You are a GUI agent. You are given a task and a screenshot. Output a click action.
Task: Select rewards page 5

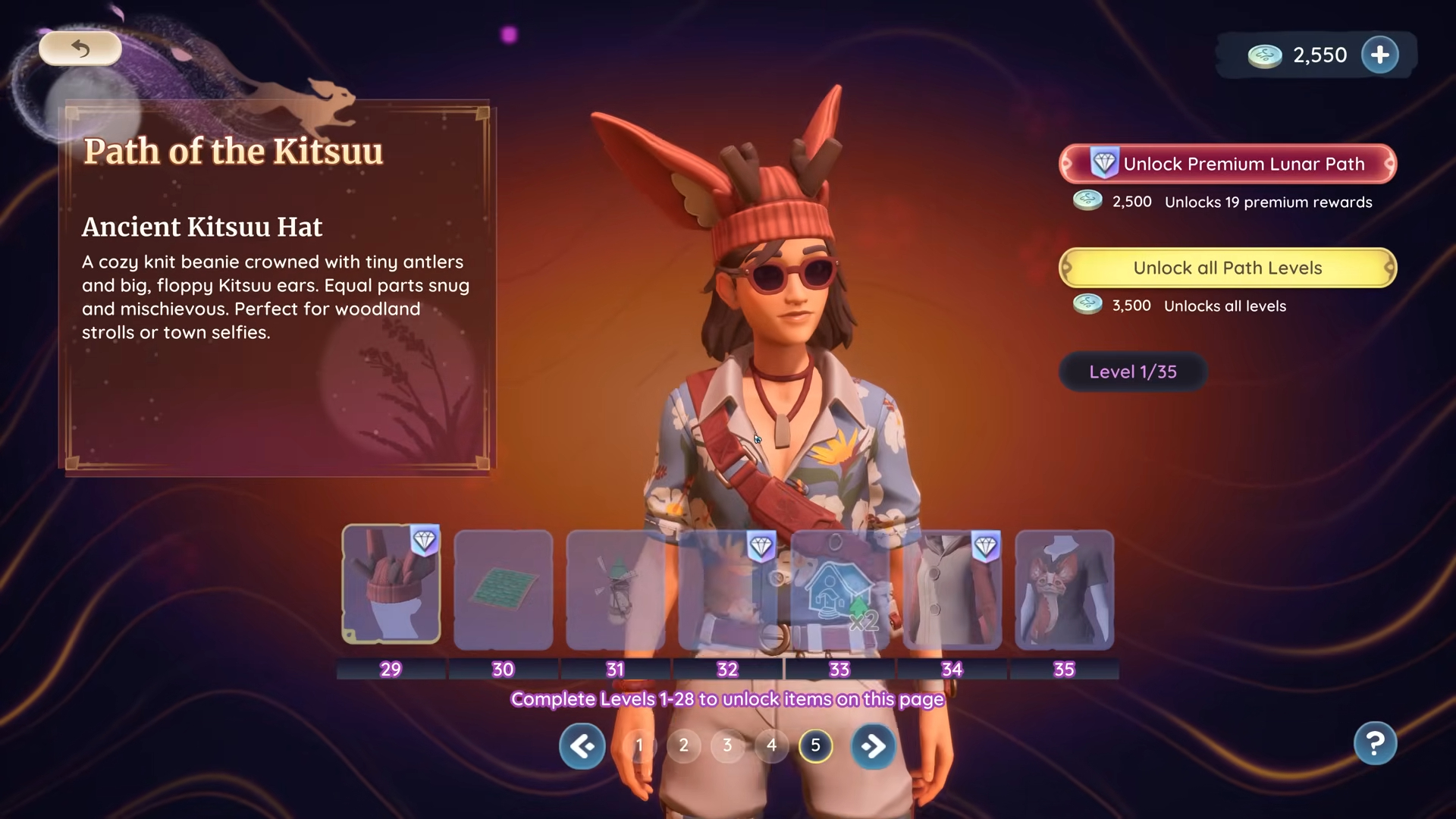pos(815,745)
